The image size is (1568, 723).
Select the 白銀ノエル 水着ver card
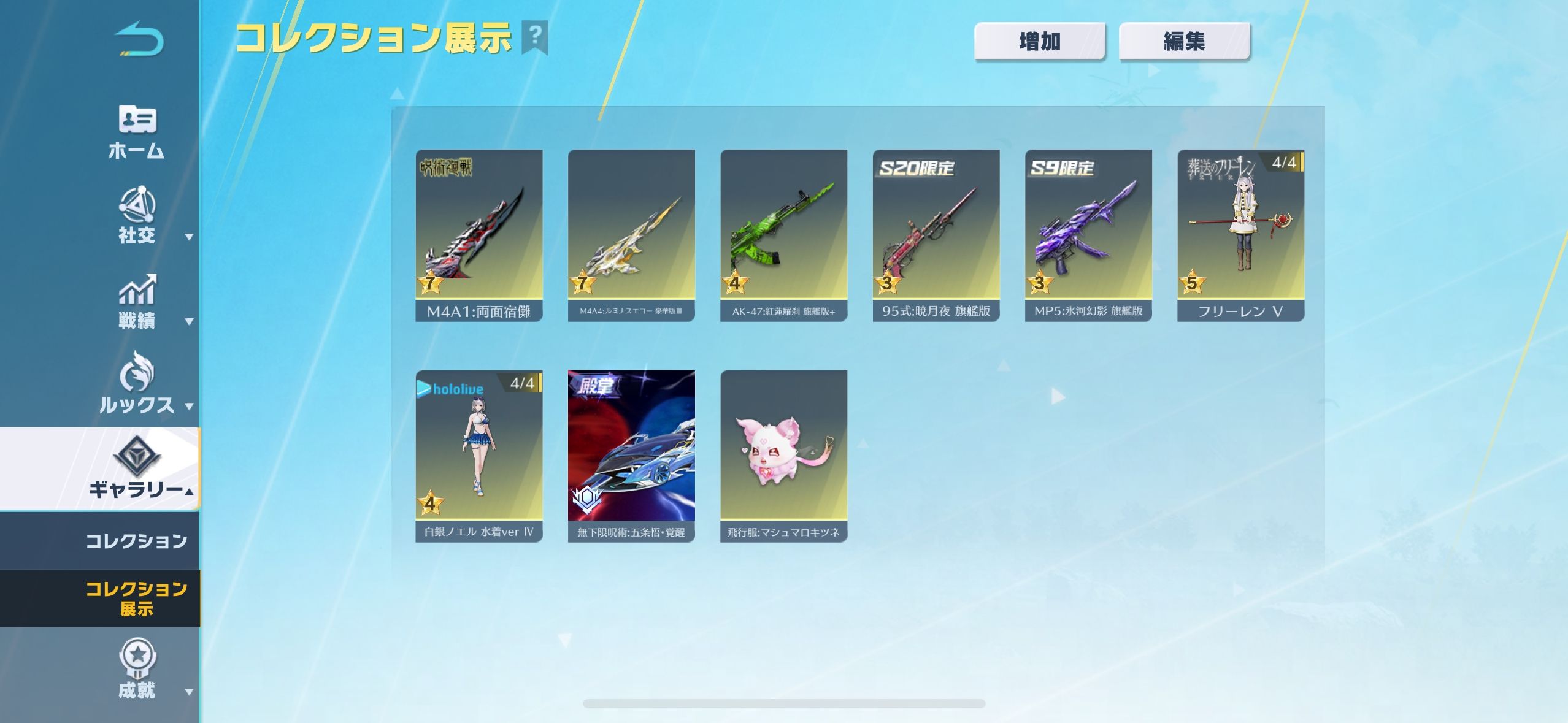[x=478, y=456]
